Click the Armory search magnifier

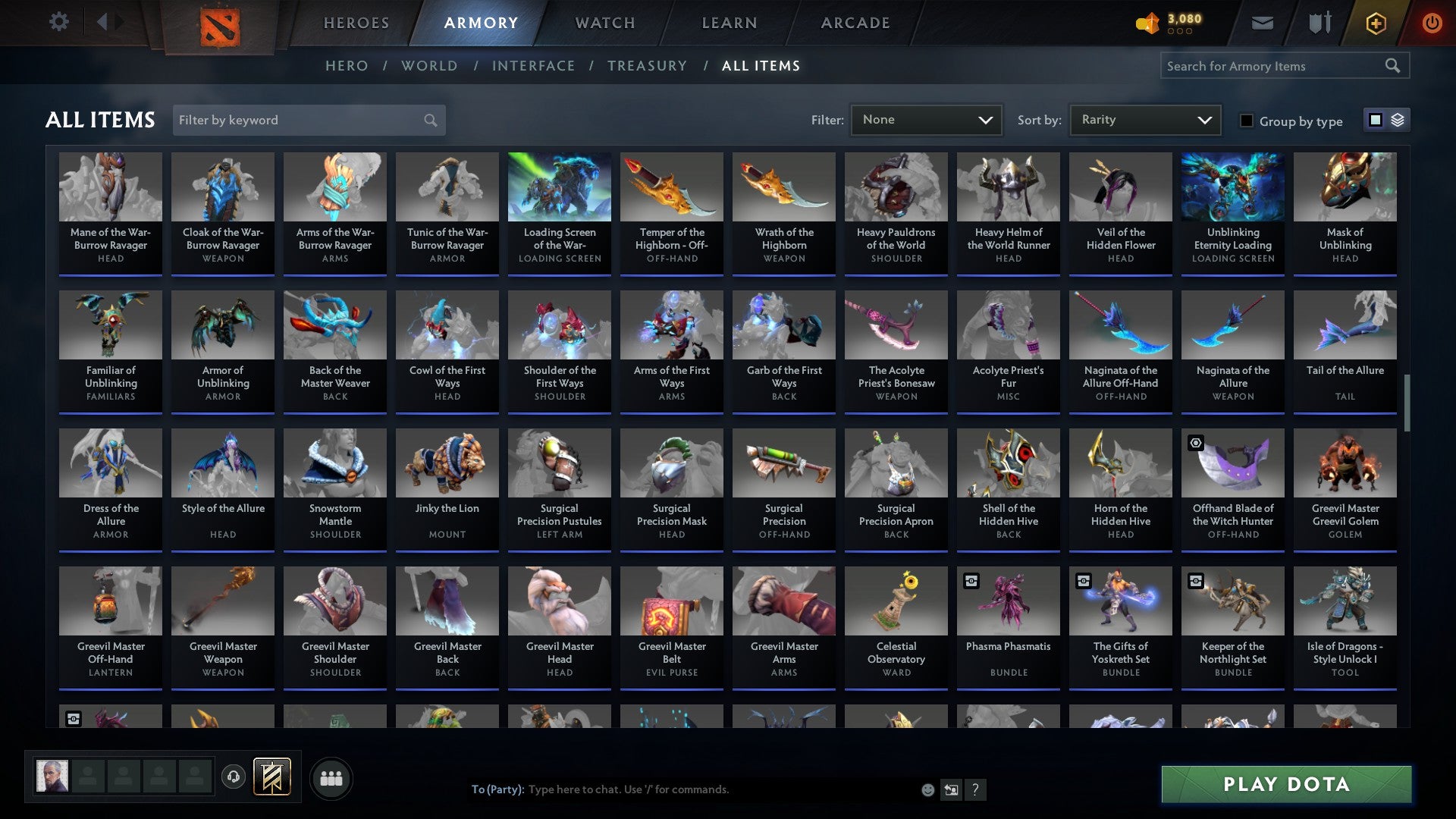[x=1394, y=66]
